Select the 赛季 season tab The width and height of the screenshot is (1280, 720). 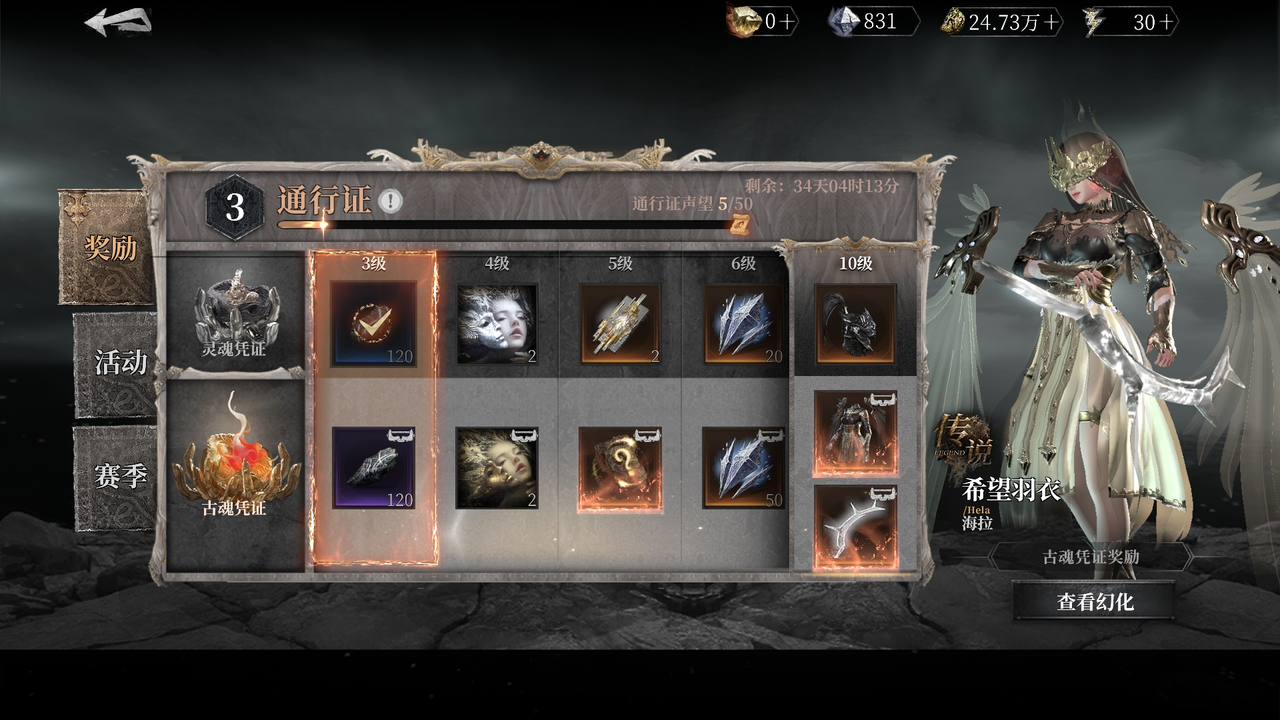[119, 477]
